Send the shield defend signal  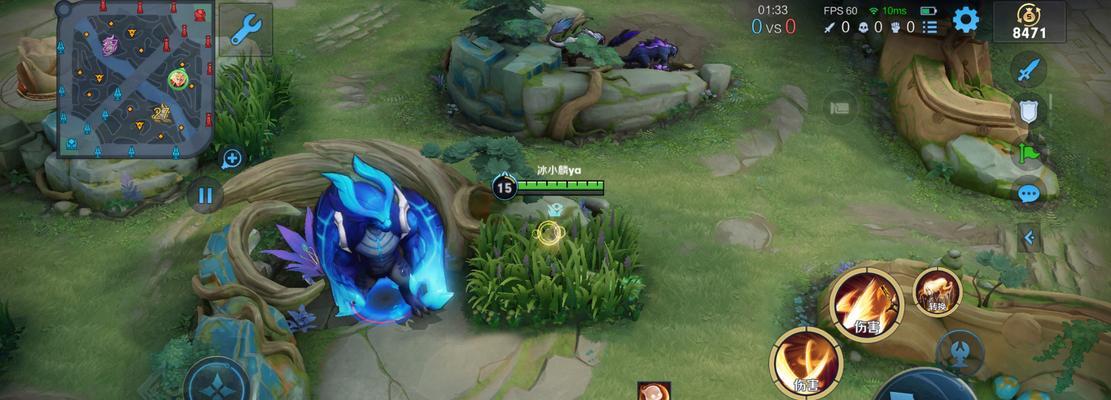[1028, 111]
